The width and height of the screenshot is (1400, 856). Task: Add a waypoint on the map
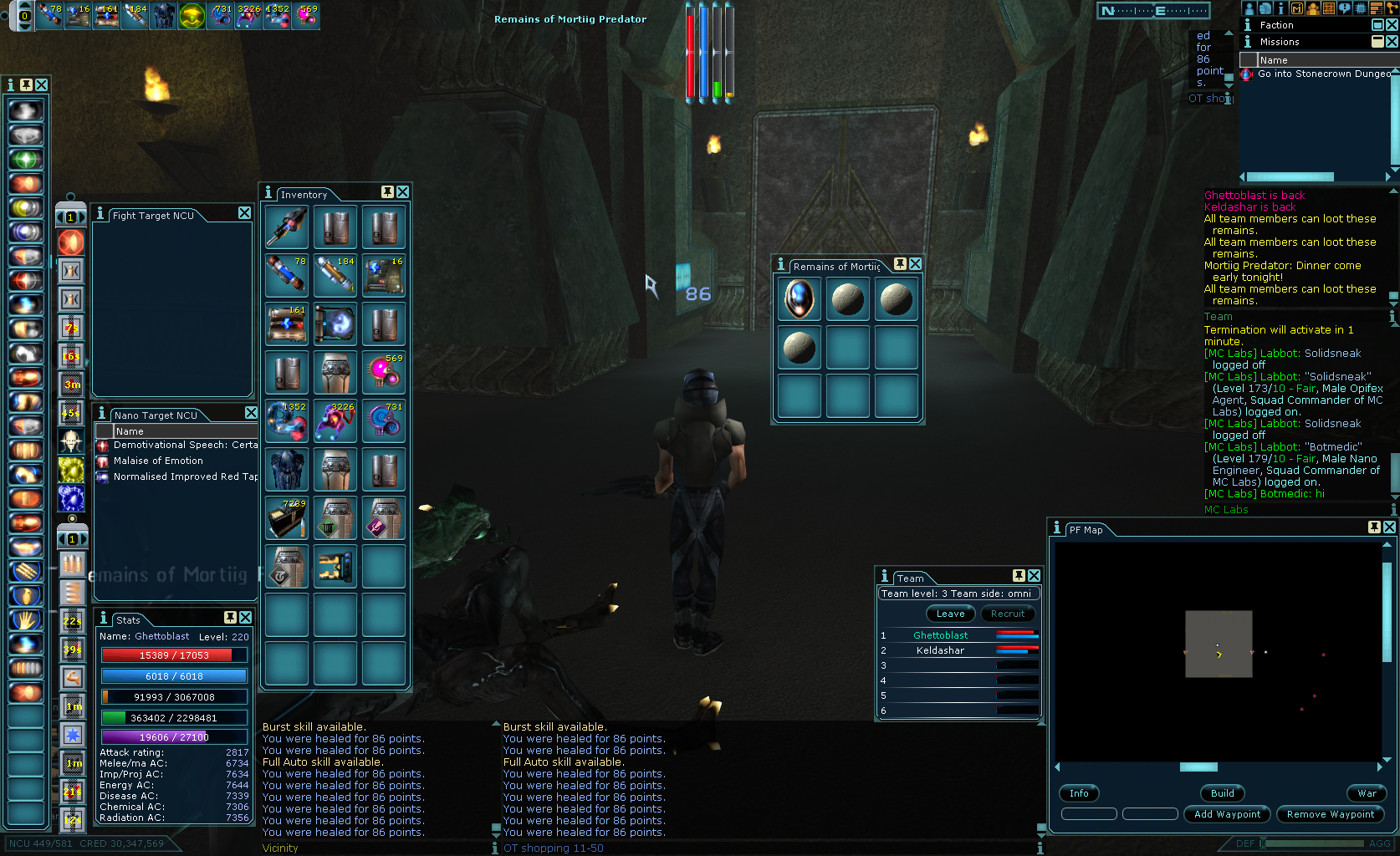1227,814
